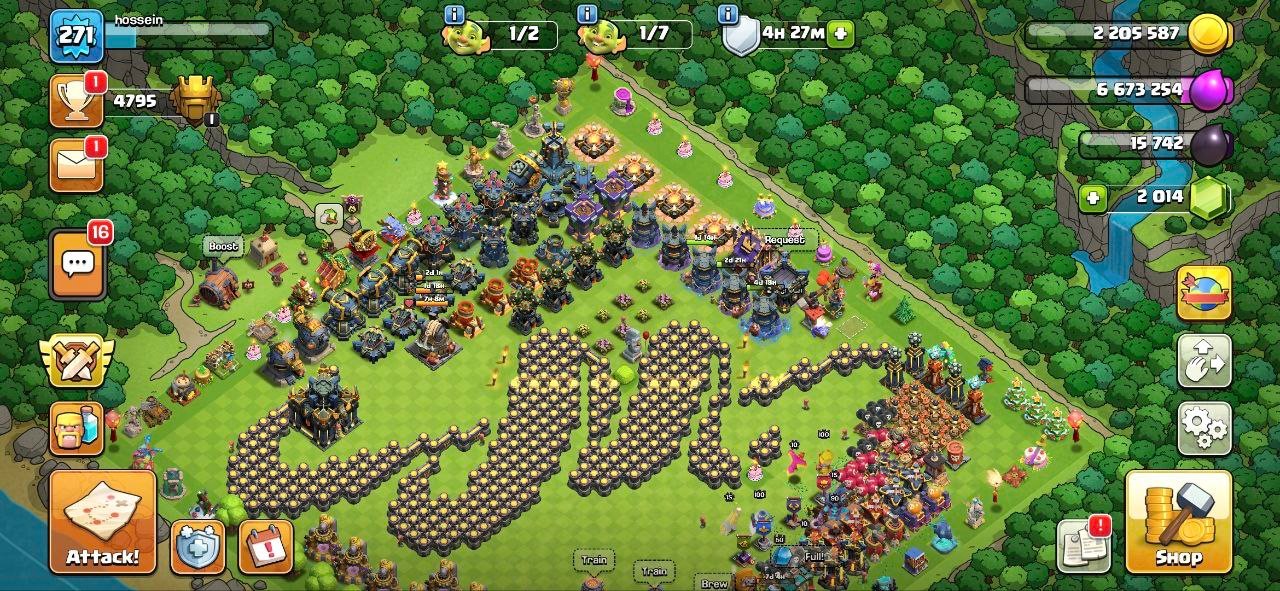Open the mail inbox
This screenshot has width=1280, height=591.
click(x=76, y=164)
